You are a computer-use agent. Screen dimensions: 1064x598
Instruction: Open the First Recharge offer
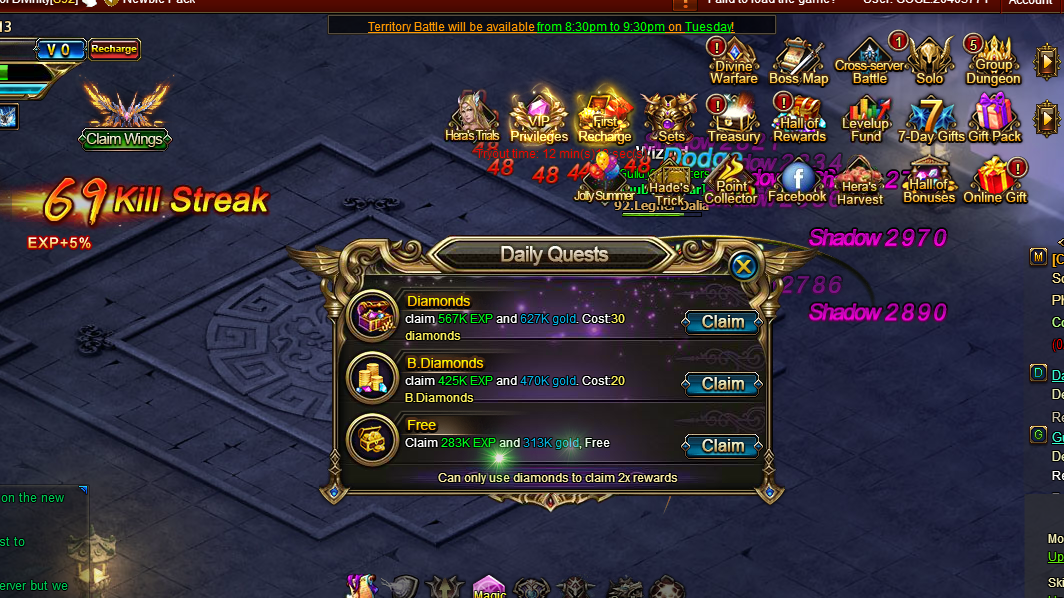pyautogui.click(x=604, y=119)
